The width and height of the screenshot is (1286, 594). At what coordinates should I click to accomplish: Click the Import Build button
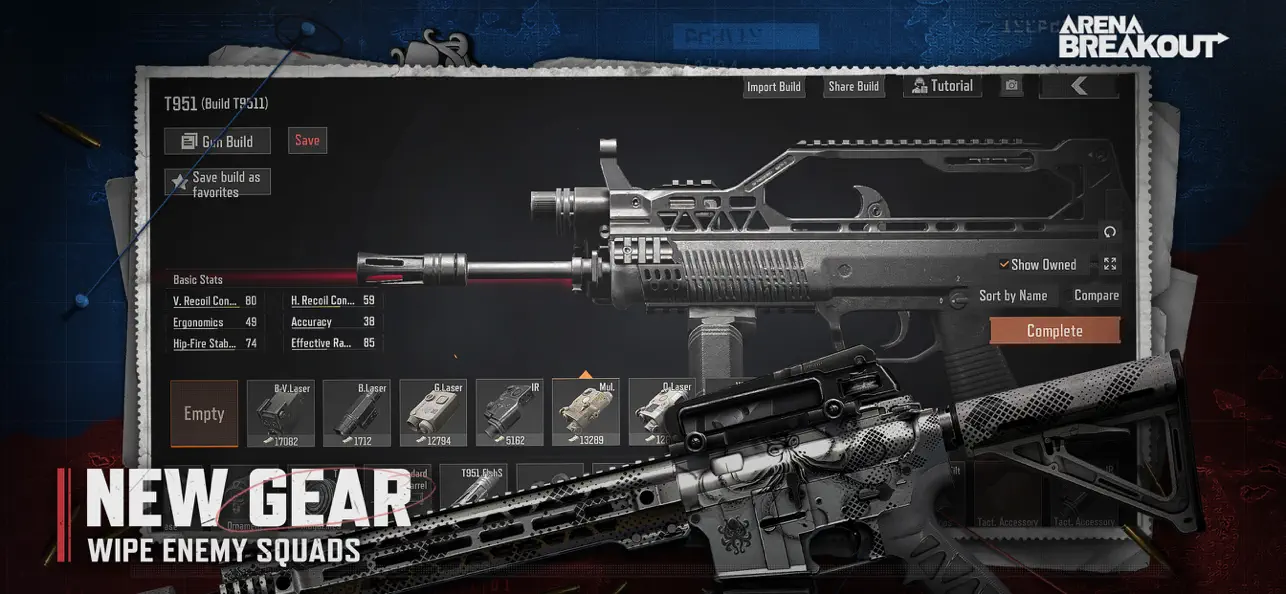[774, 86]
